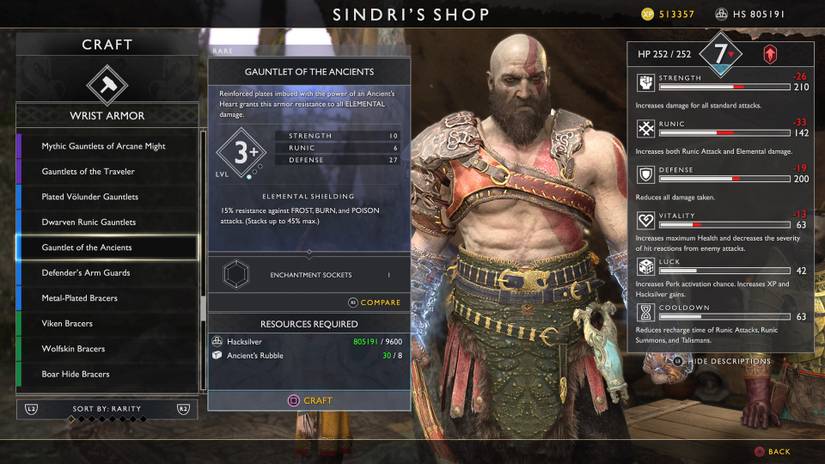This screenshot has height=464, width=825.
Task: Craft the selected wrist armor
Action: (309, 400)
